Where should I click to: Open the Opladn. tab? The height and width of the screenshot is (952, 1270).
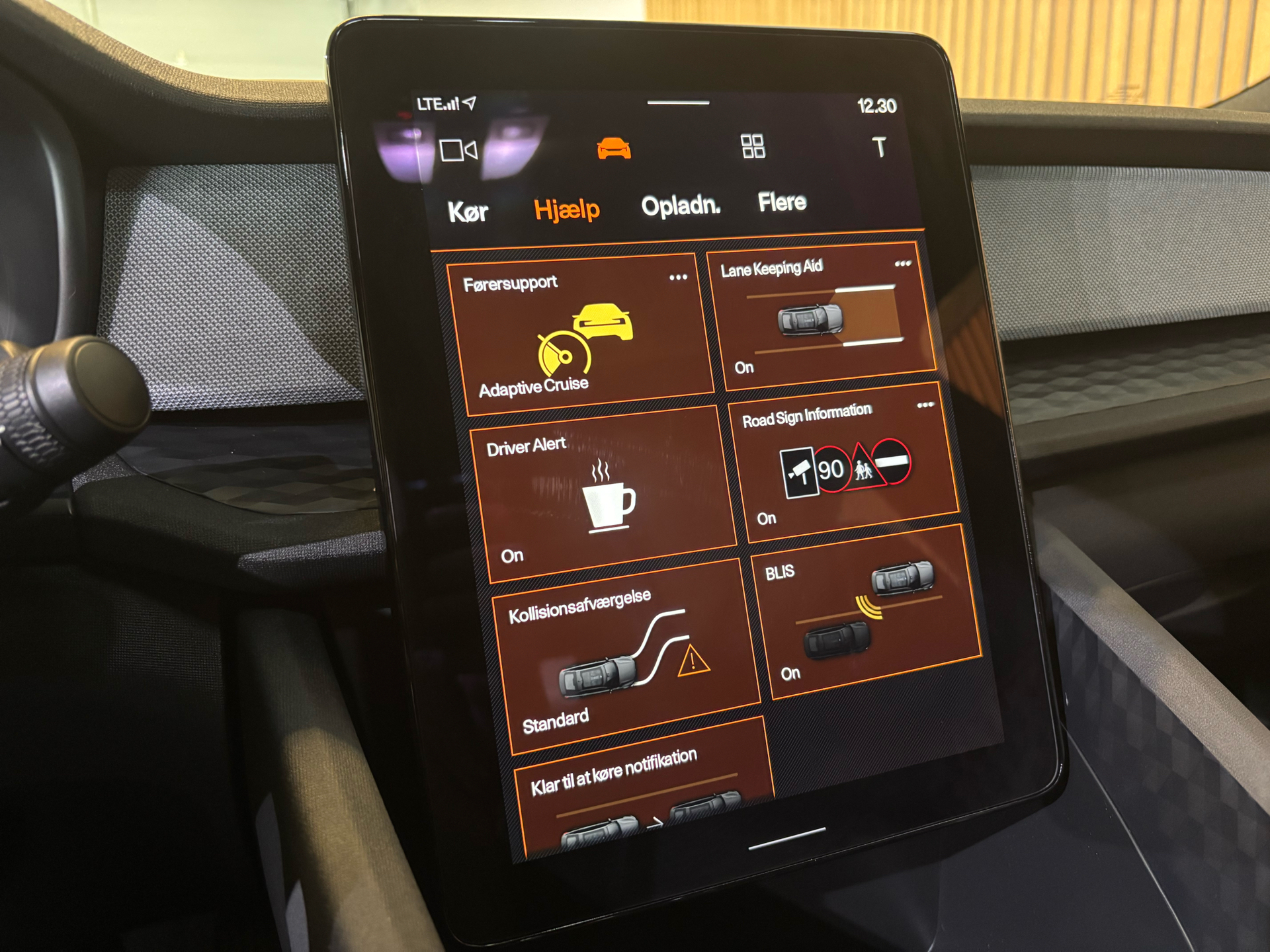(681, 206)
